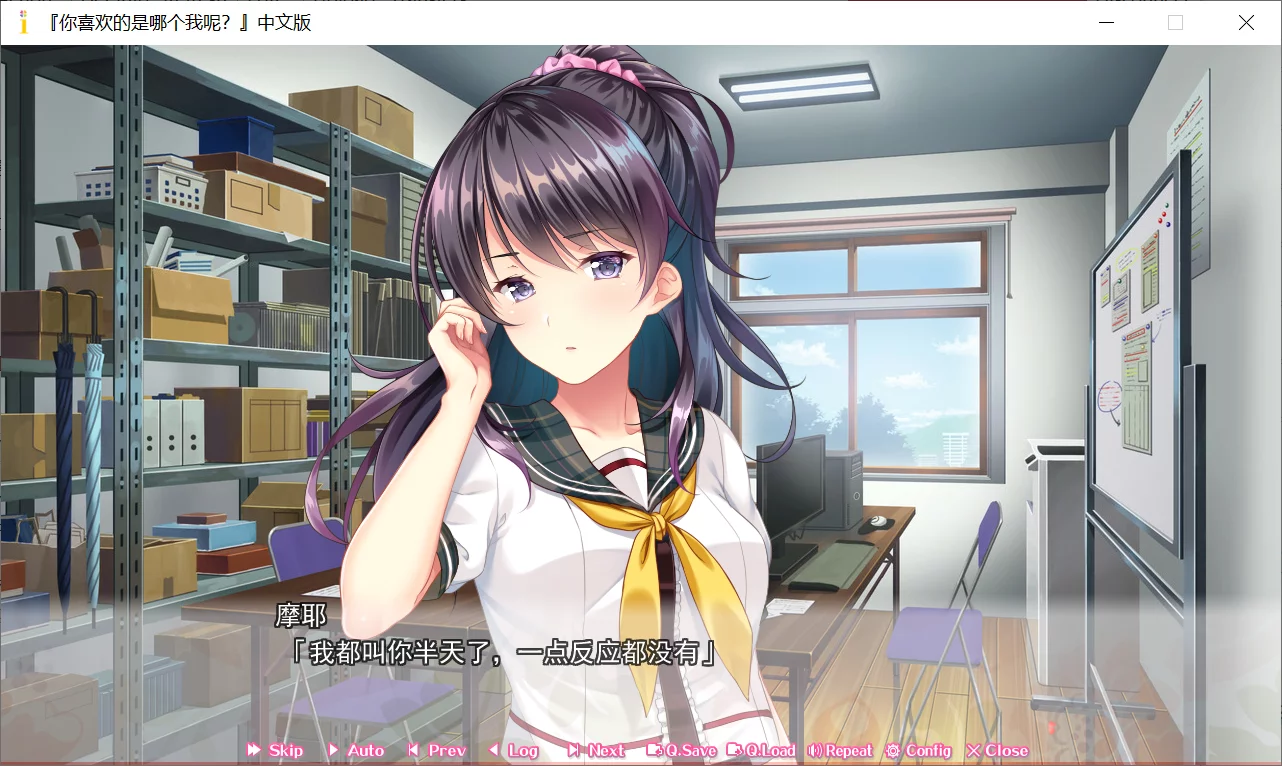Open the backlog via the Log arrow icon
The image size is (1282, 766).
(x=494, y=750)
